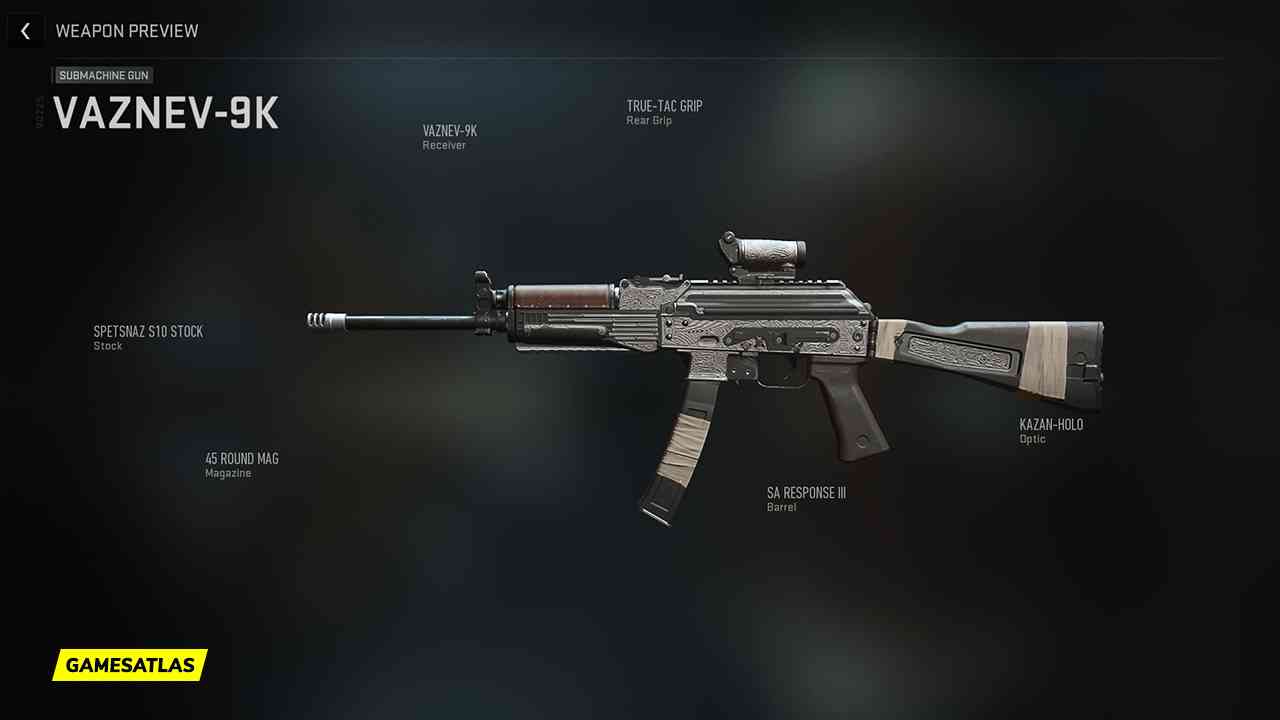This screenshot has height=720, width=1280.
Task: Click the GamesAtlas watermark logo
Action: [130, 665]
